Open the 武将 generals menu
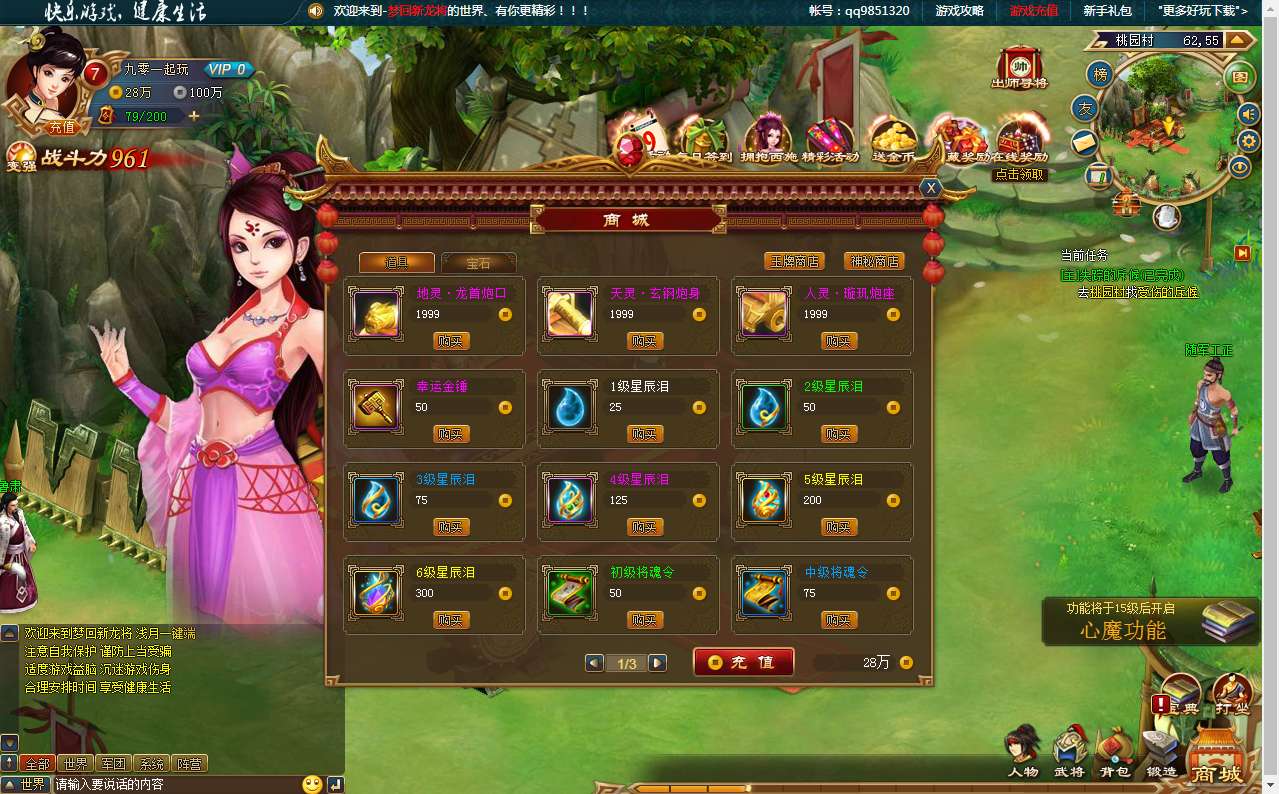 coord(1068,755)
